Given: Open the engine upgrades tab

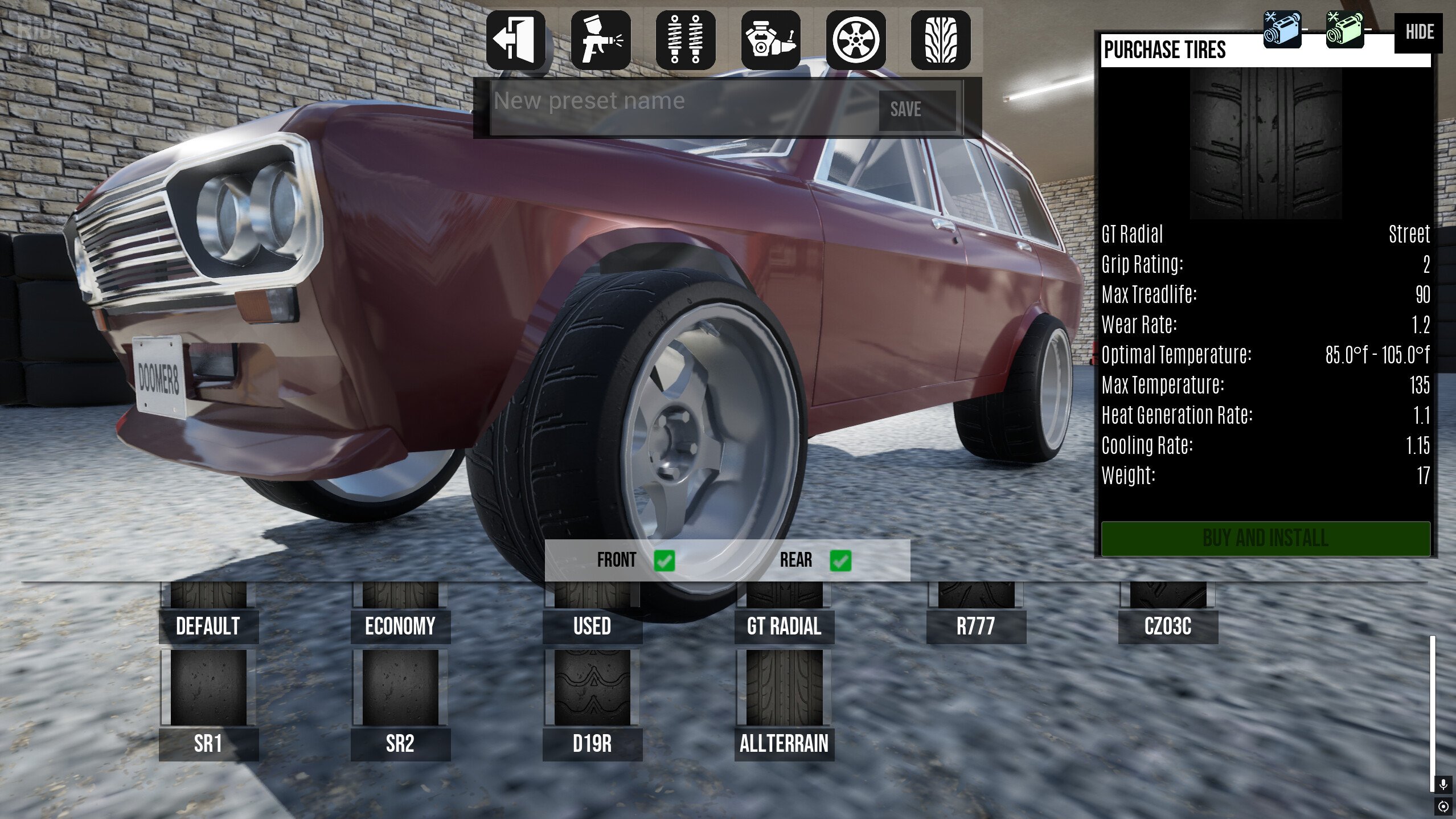Looking at the screenshot, I should click(770, 40).
